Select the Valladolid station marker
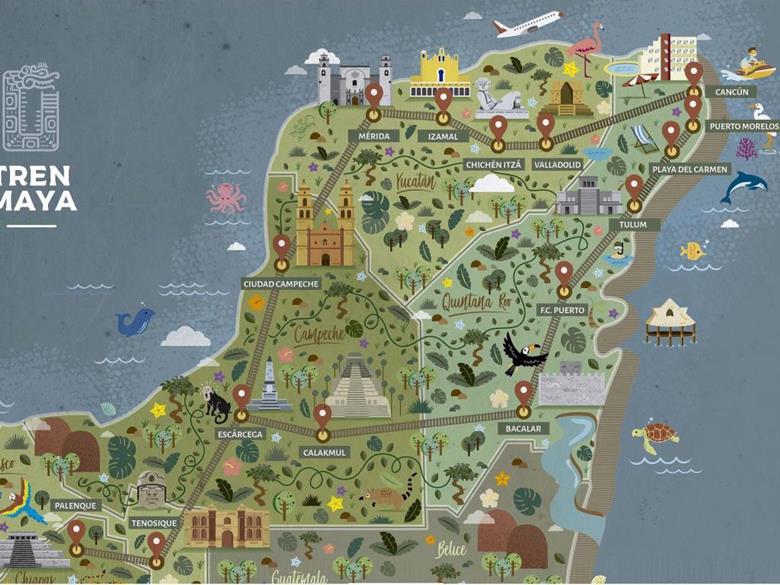The width and height of the screenshot is (780, 585). (x=546, y=125)
